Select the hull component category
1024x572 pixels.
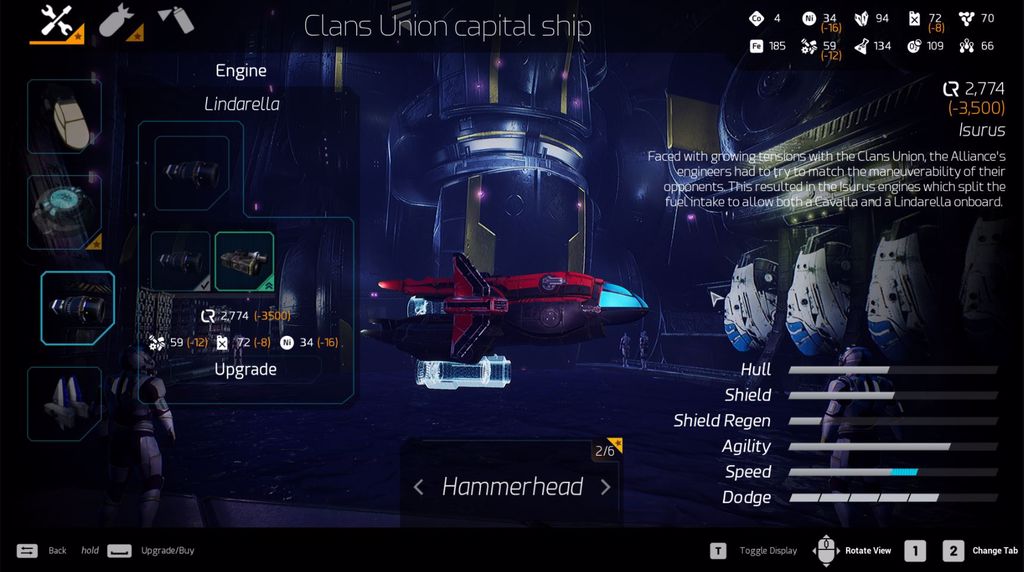point(64,117)
